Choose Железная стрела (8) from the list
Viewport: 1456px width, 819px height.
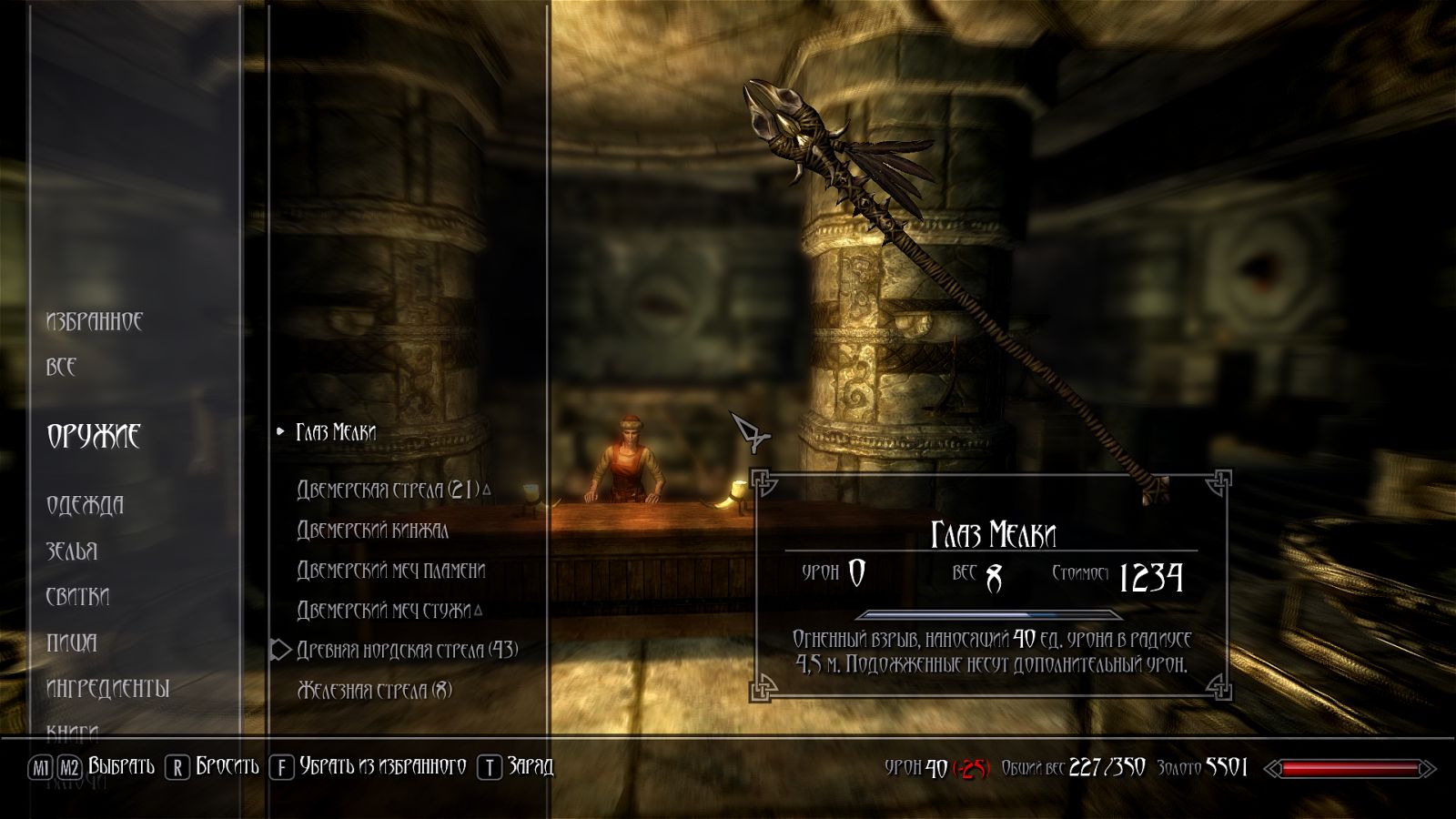coord(374,690)
